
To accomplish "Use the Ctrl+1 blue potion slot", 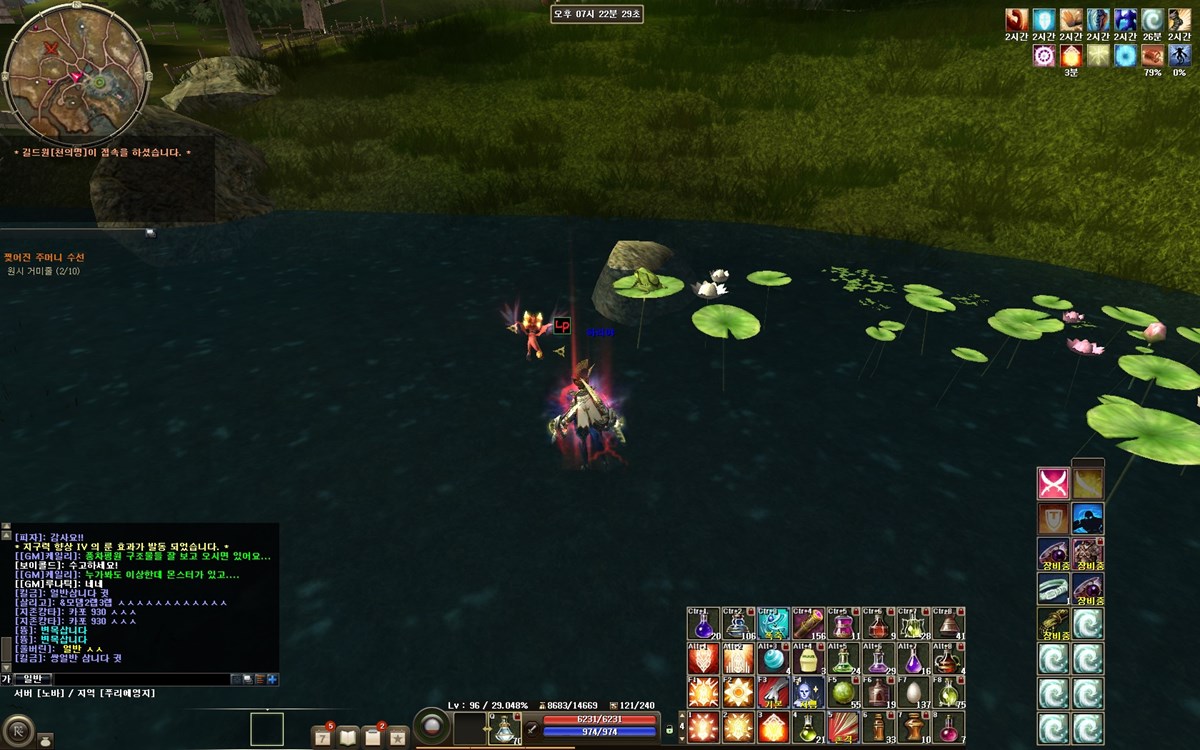I will click(704, 624).
